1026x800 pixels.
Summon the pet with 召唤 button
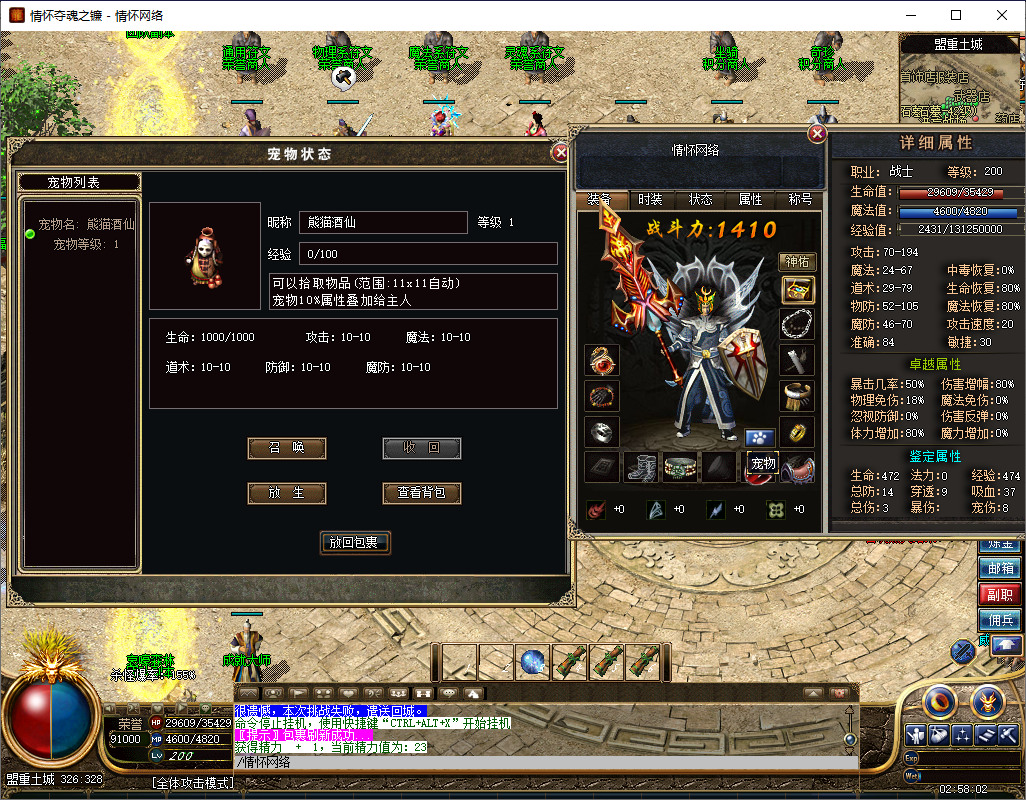point(287,448)
